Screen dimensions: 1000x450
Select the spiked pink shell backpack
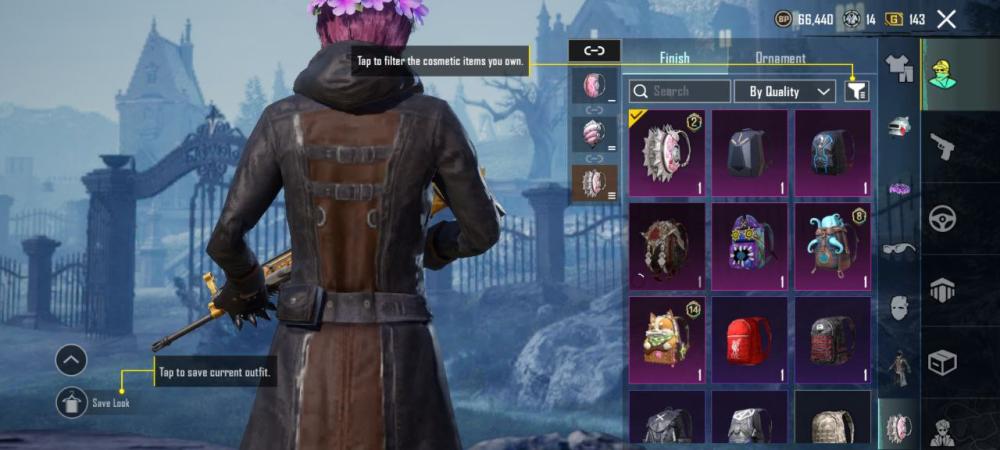coord(667,152)
